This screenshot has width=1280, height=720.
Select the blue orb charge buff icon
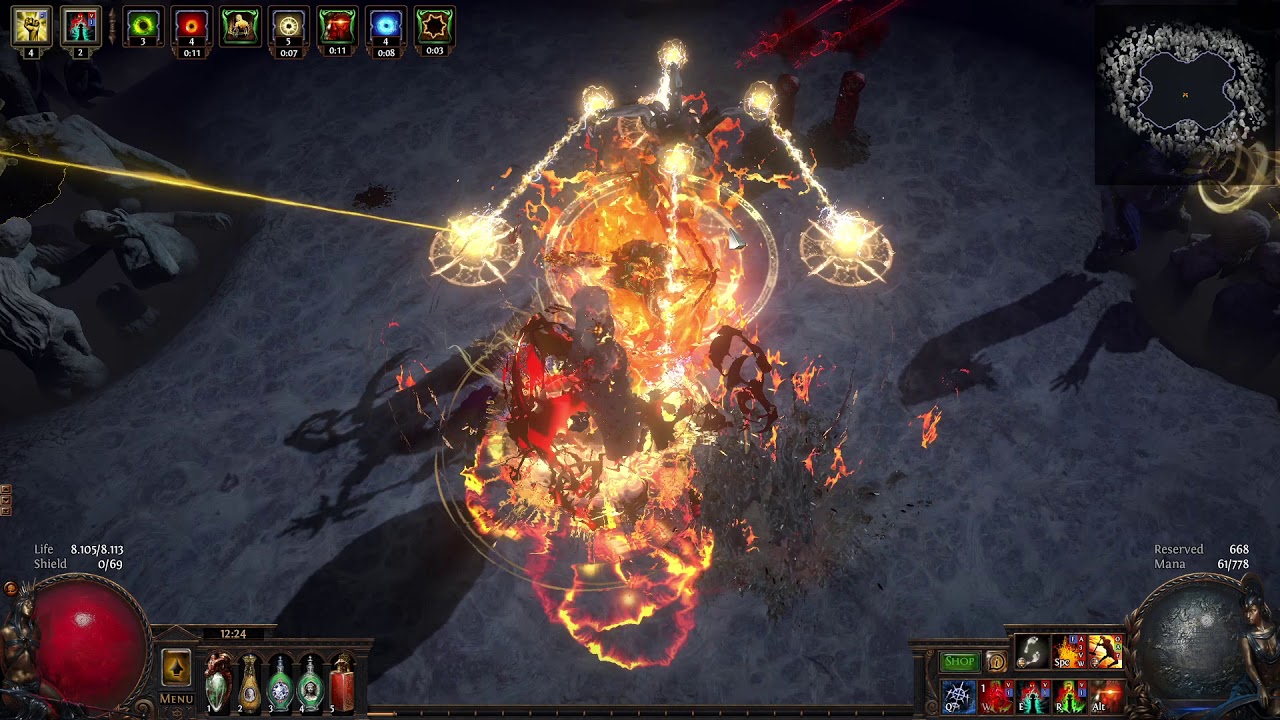tap(385, 27)
